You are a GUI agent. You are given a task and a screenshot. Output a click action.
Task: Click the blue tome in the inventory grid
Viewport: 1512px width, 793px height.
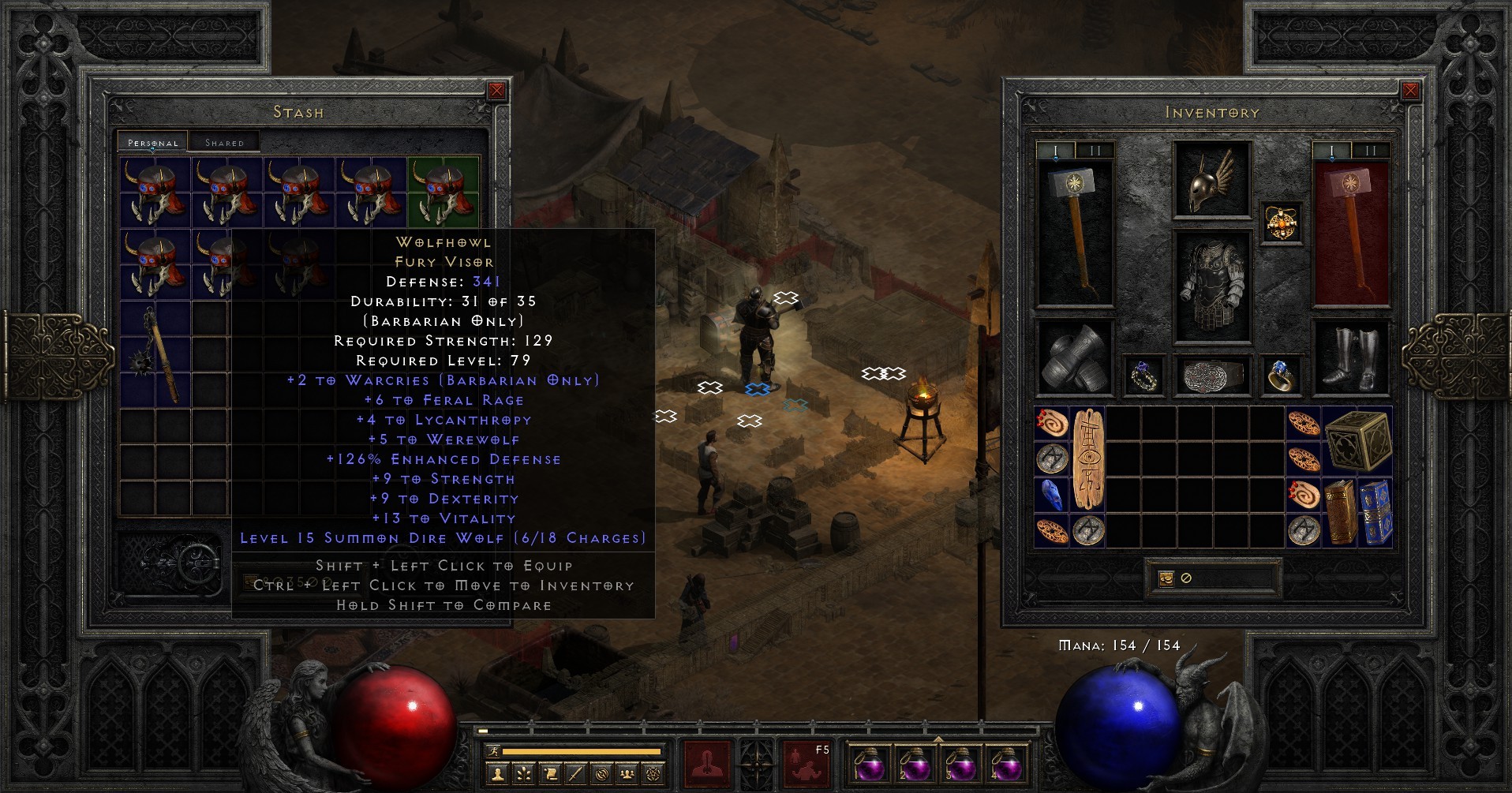tap(1379, 513)
